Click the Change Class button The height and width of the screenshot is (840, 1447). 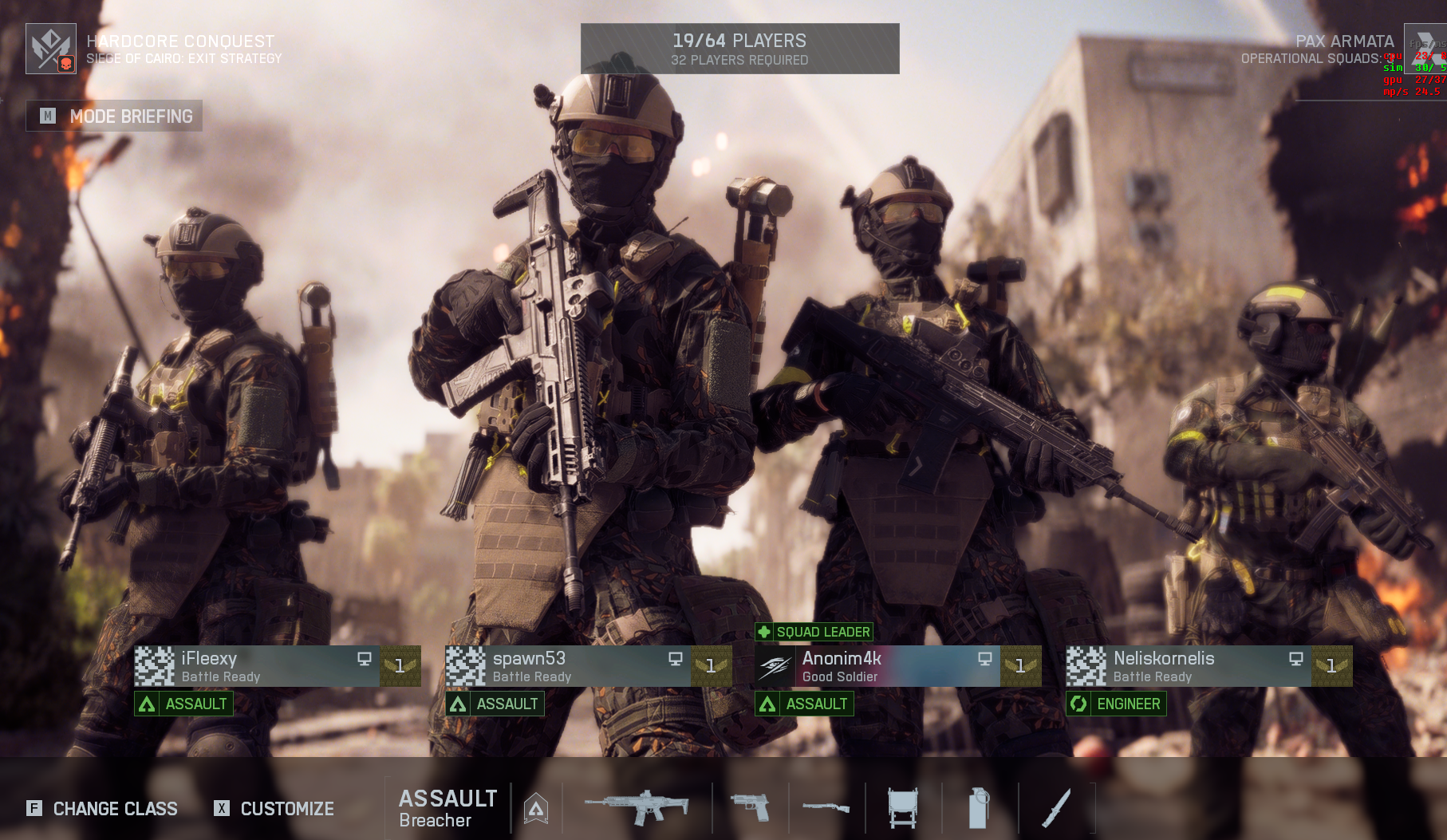(x=102, y=808)
